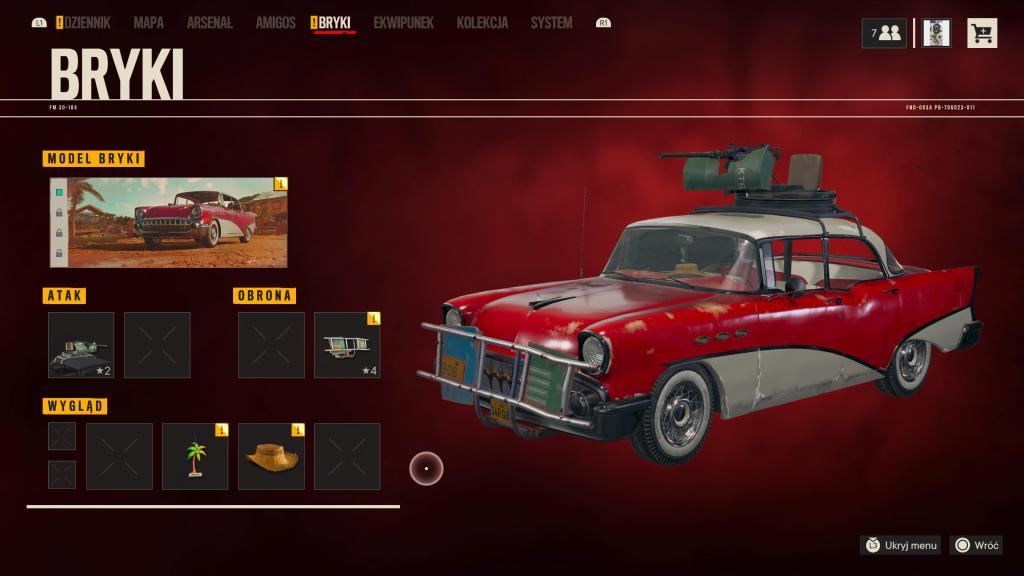The height and width of the screenshot is (576, 1024).
Task: Go back with the Wróć button
Action: tap(977, 545)
